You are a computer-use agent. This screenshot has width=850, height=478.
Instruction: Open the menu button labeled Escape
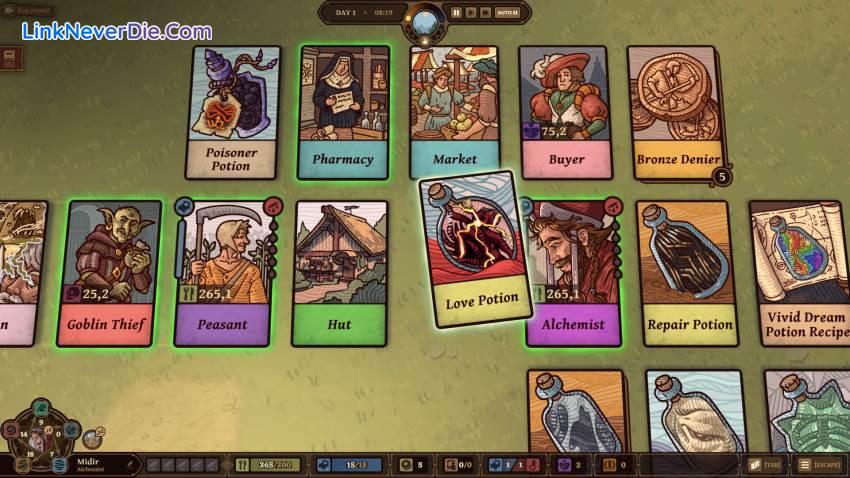pos(818,465)
